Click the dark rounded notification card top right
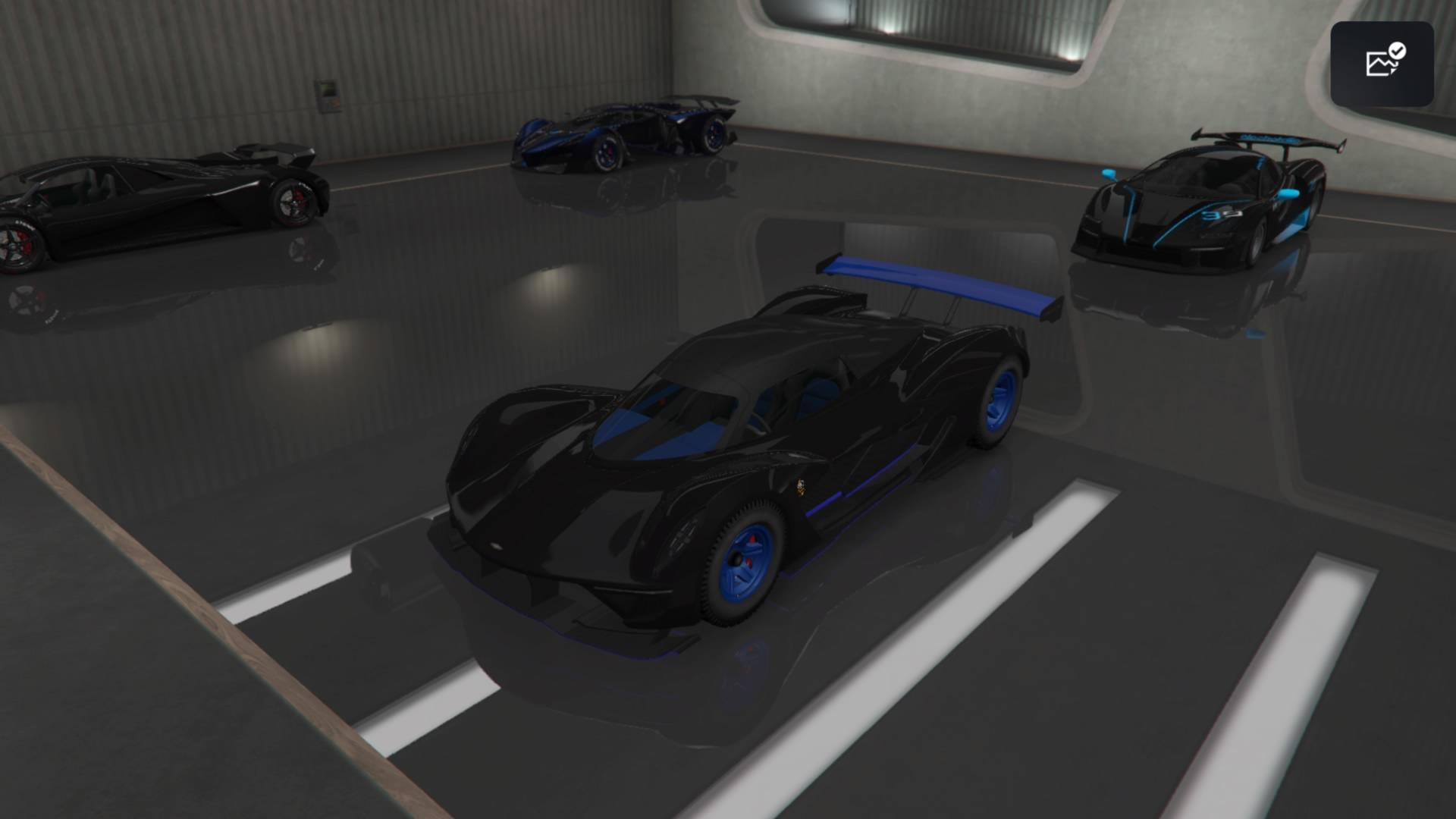 (1382, 62)
